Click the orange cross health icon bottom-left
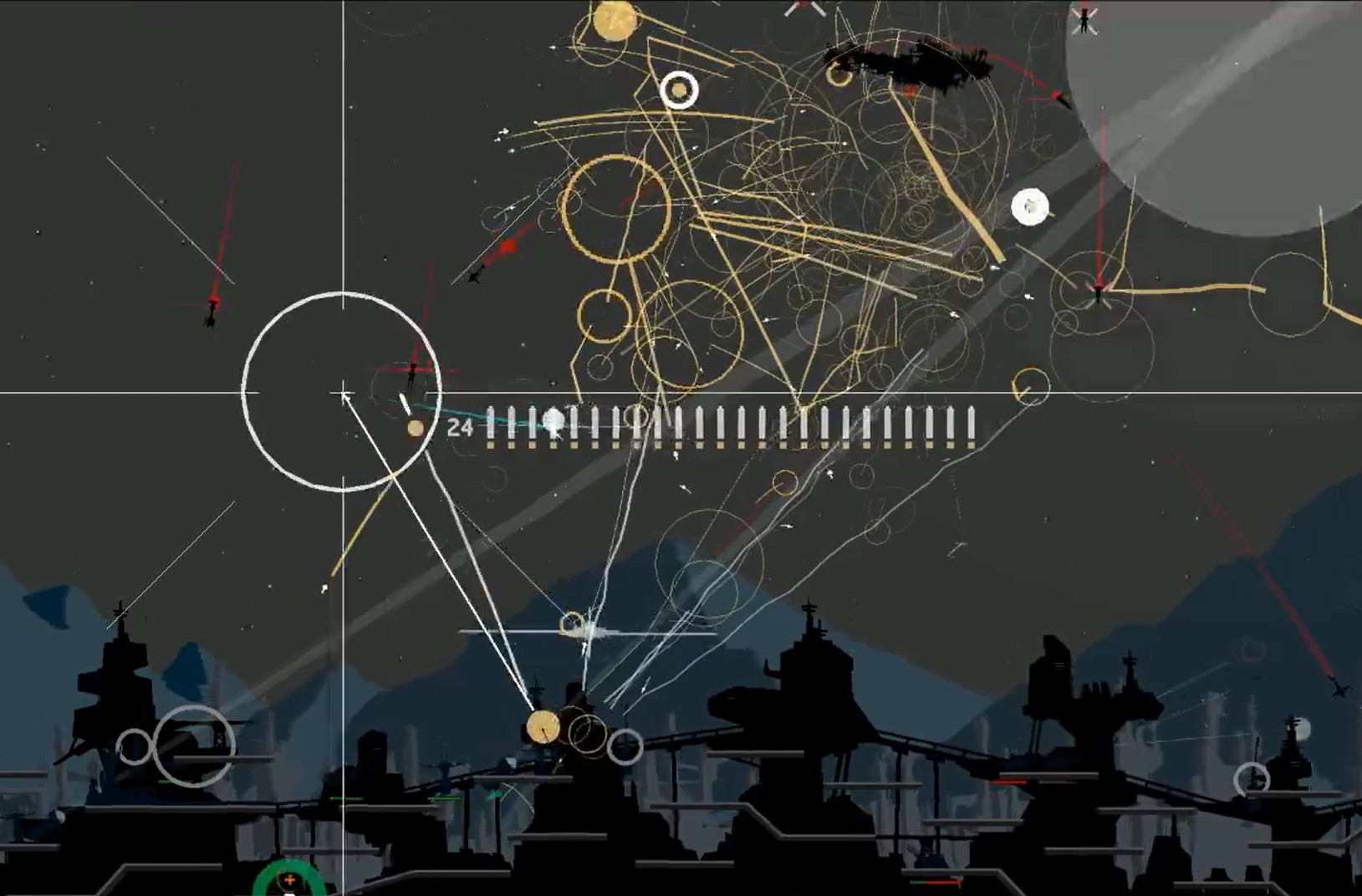Viewport: 1362px width, 896px height. pyautogui.click(x=288, y=878)
